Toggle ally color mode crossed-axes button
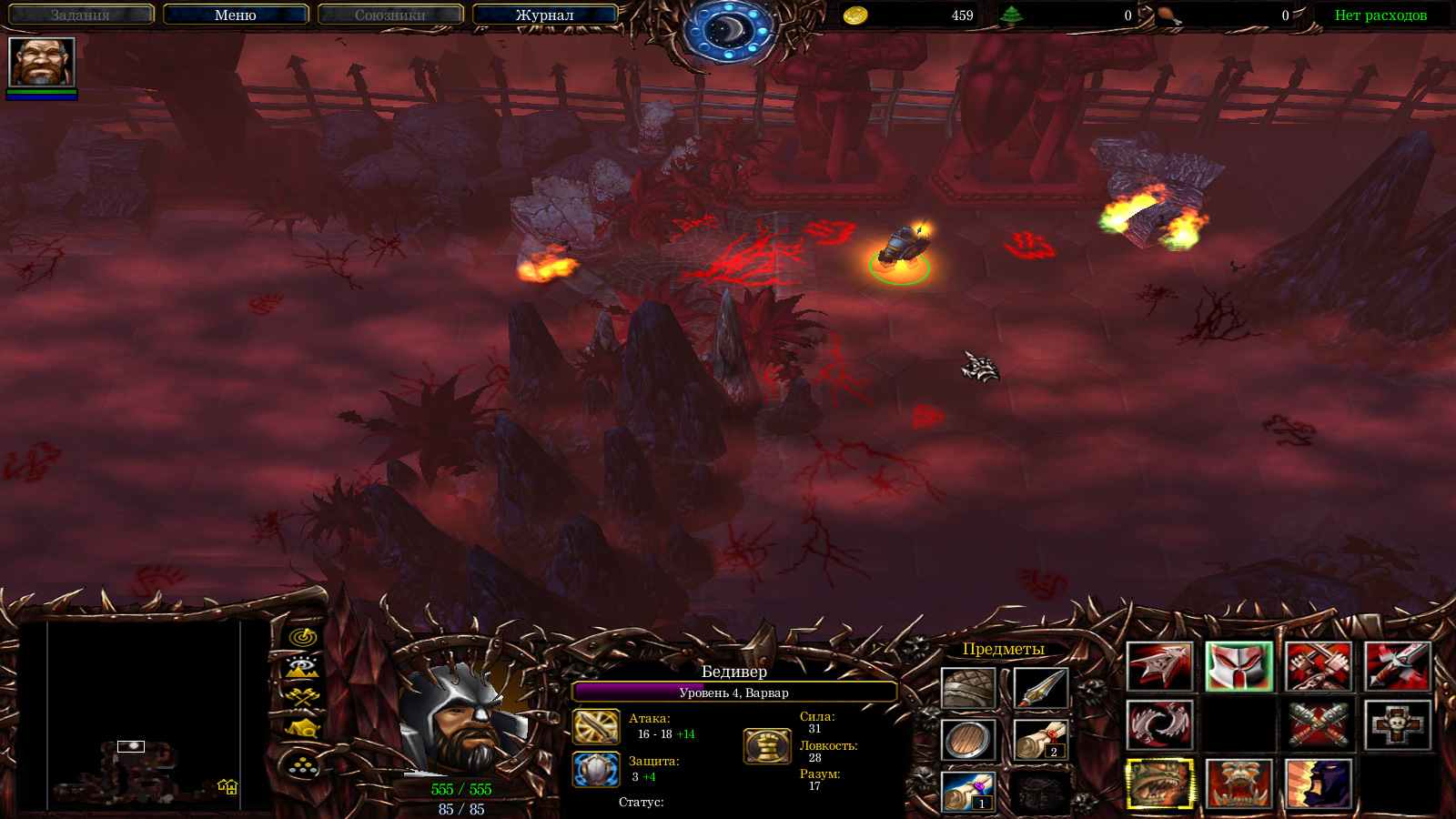Image resolution: width=1456 pixels, height=819 pixels. pos(302,697)
